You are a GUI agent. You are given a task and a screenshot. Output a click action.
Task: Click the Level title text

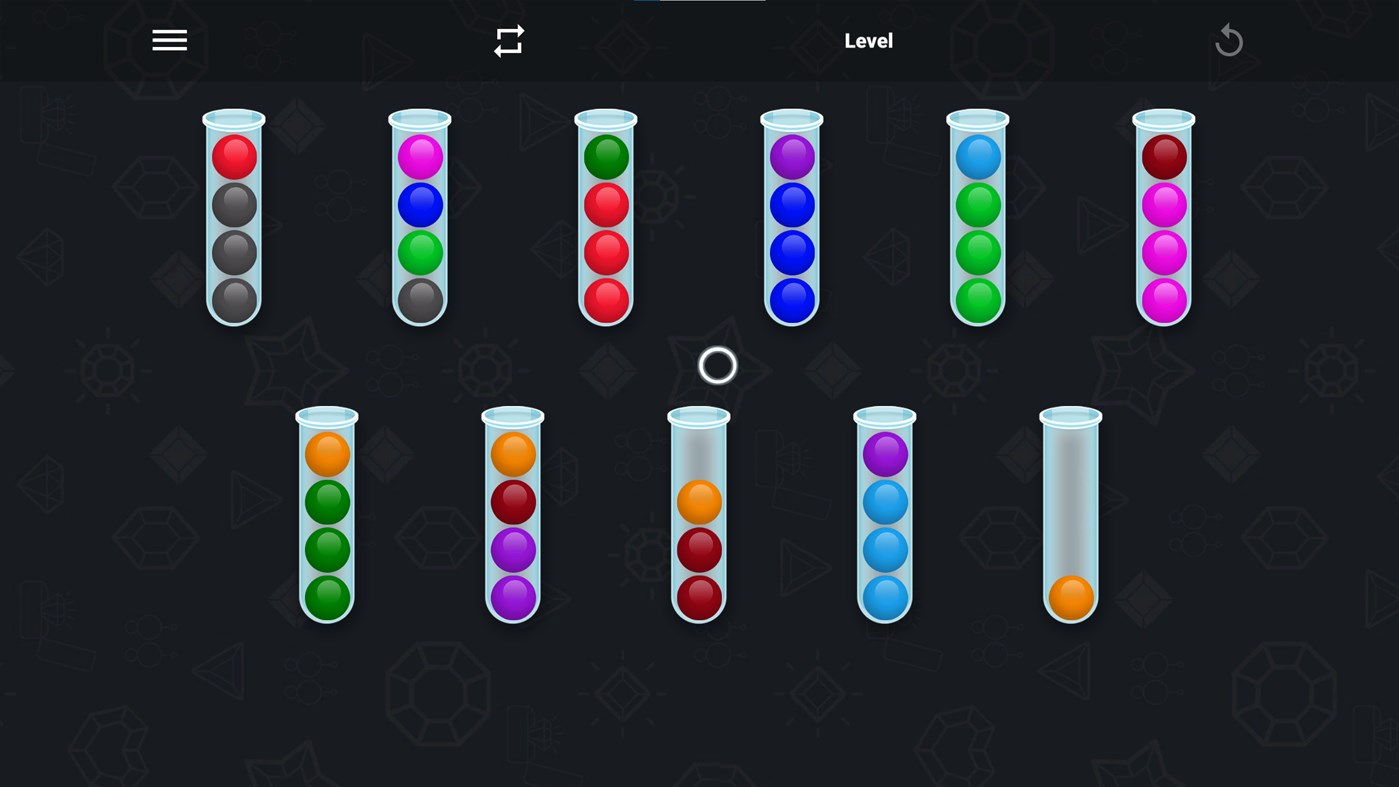[x=867, y=40]
